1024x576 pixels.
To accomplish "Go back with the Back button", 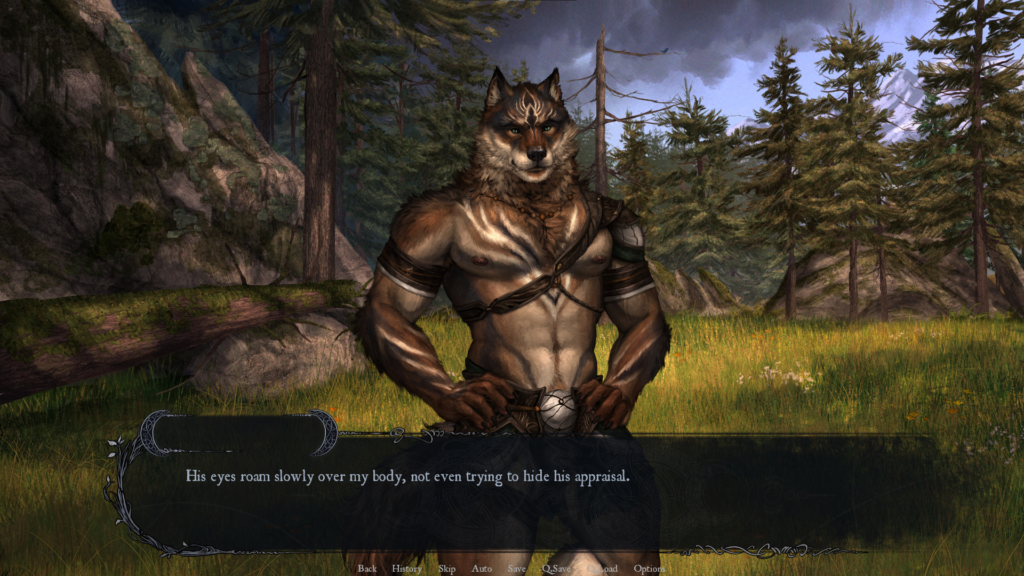I will click(x=367, y=569).
